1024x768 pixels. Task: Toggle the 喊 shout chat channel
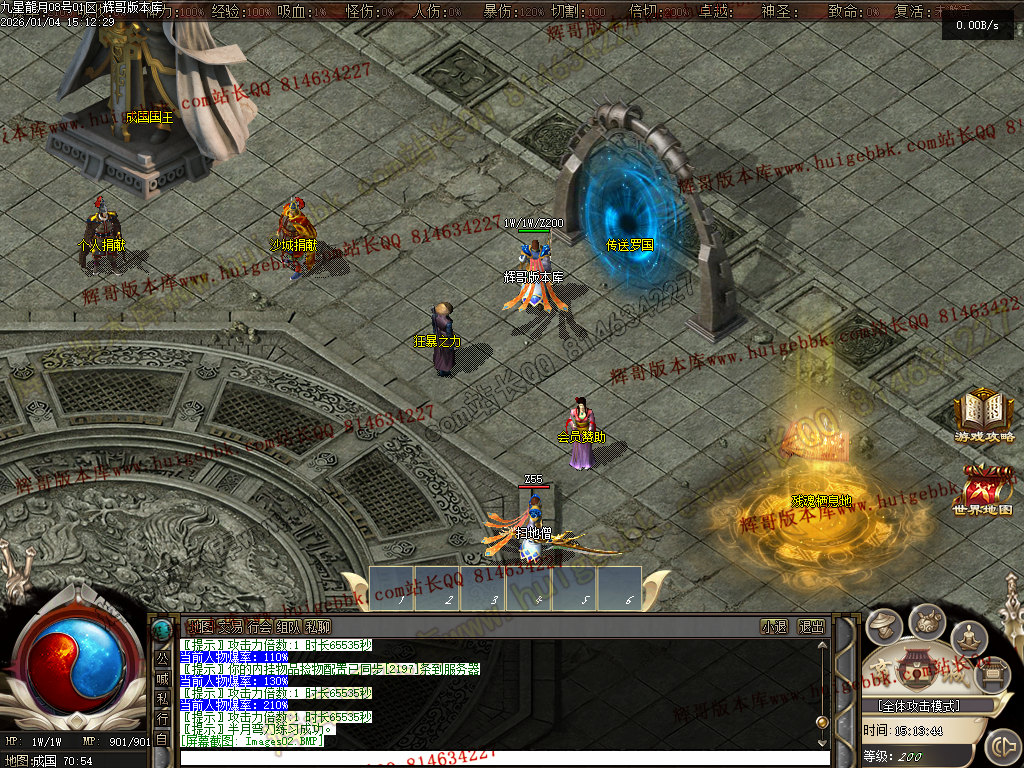(162, 679)
